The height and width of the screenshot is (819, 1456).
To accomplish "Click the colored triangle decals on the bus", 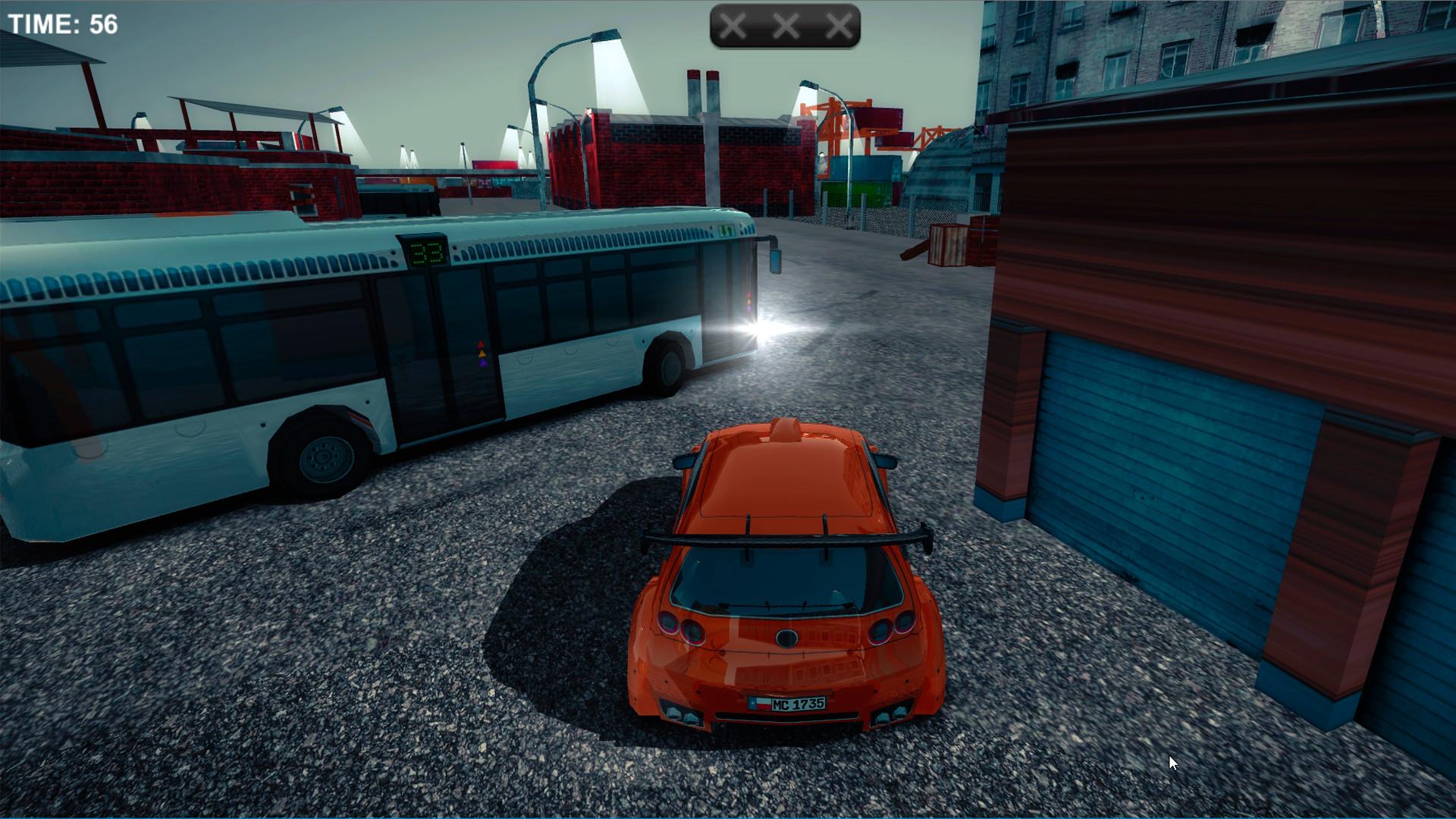I will point(481,353).
